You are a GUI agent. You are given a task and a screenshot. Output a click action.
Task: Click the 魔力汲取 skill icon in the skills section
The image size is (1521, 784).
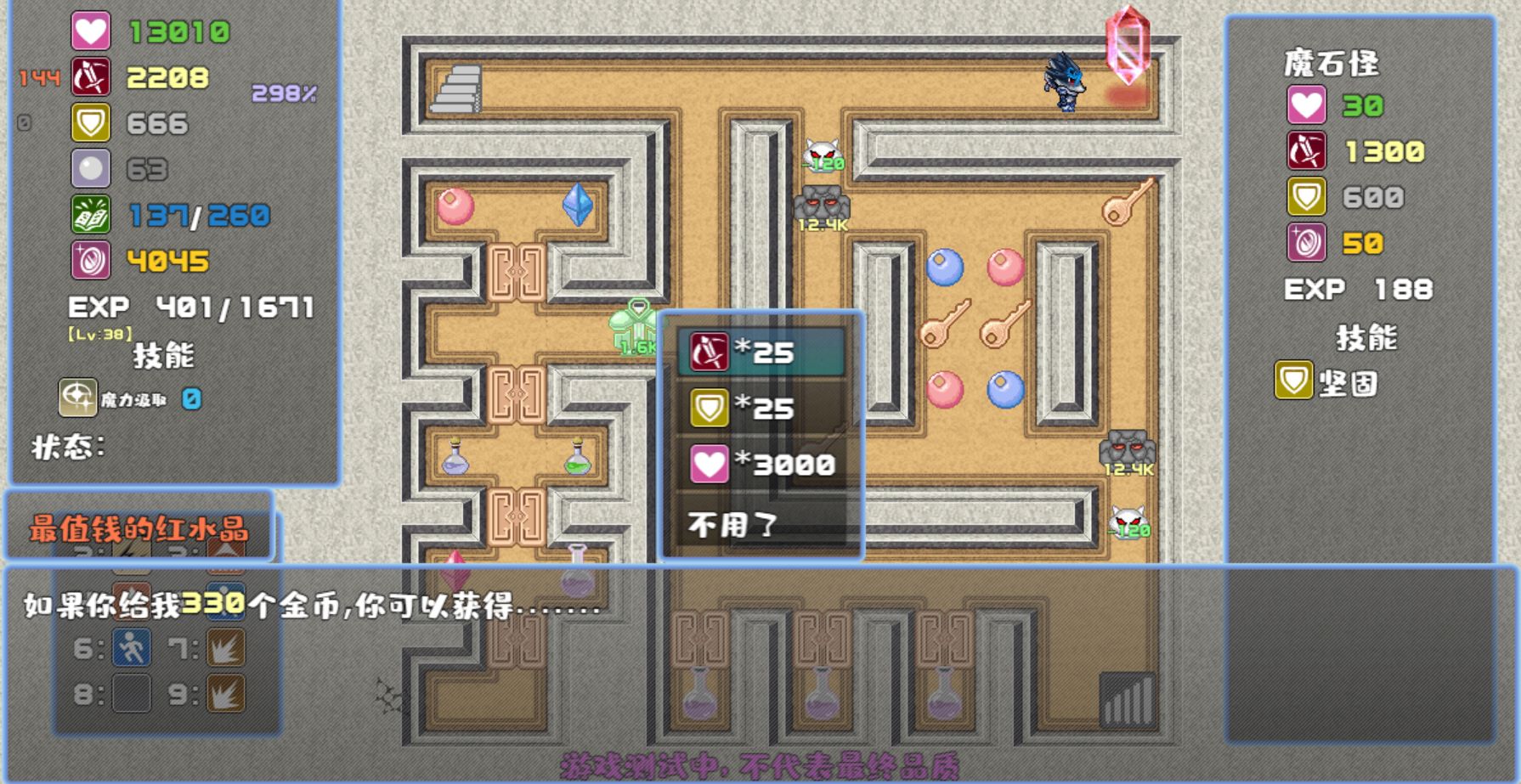(76, 398)
